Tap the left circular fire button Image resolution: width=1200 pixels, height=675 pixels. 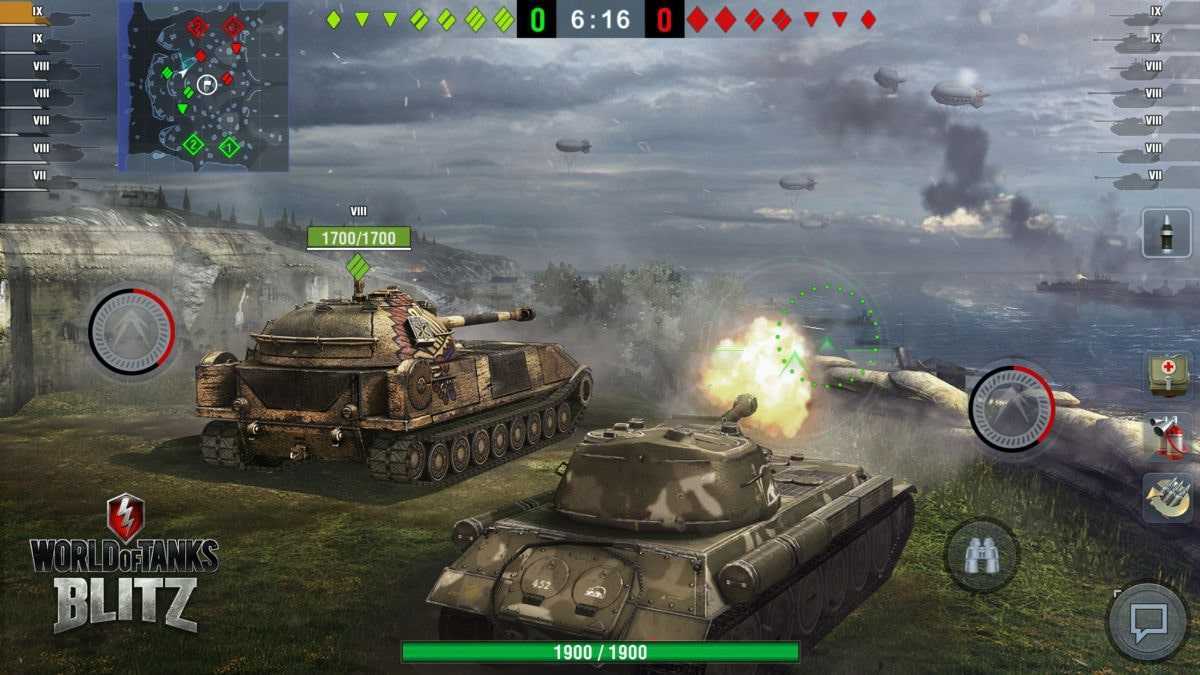tap(131, 331)
